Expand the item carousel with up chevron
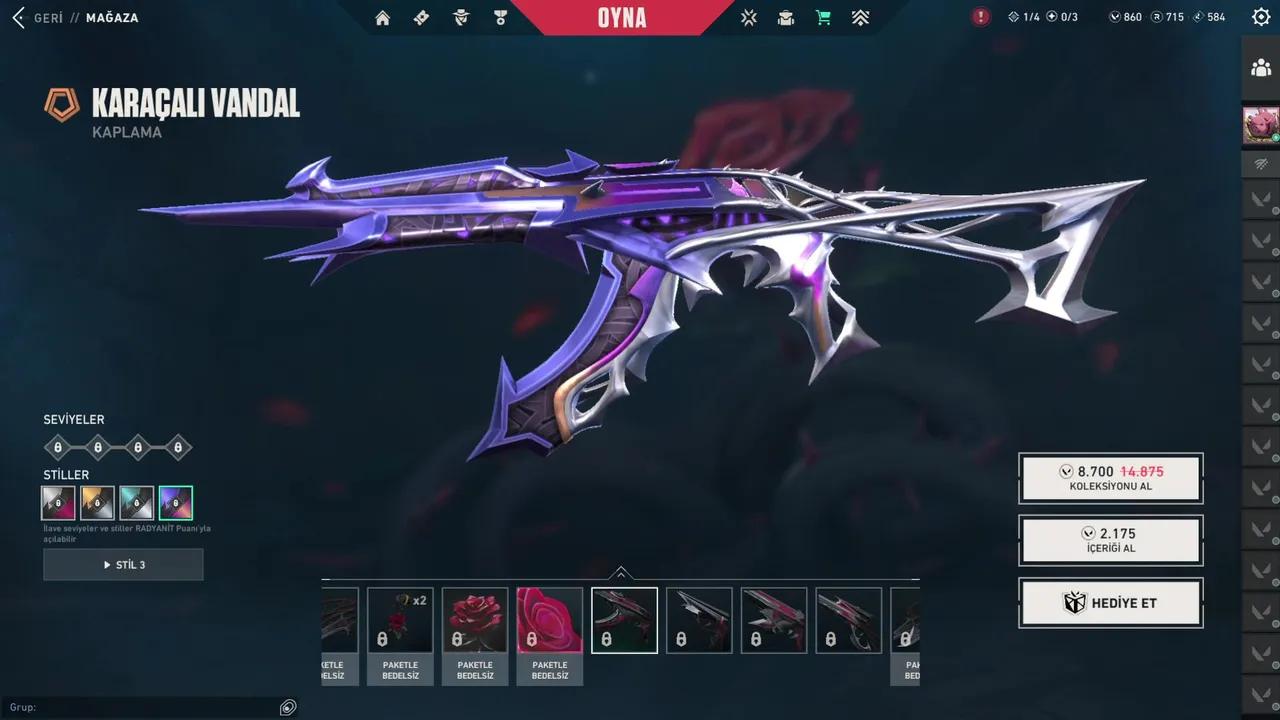1280x720 pixels. (x=622, y=574)
